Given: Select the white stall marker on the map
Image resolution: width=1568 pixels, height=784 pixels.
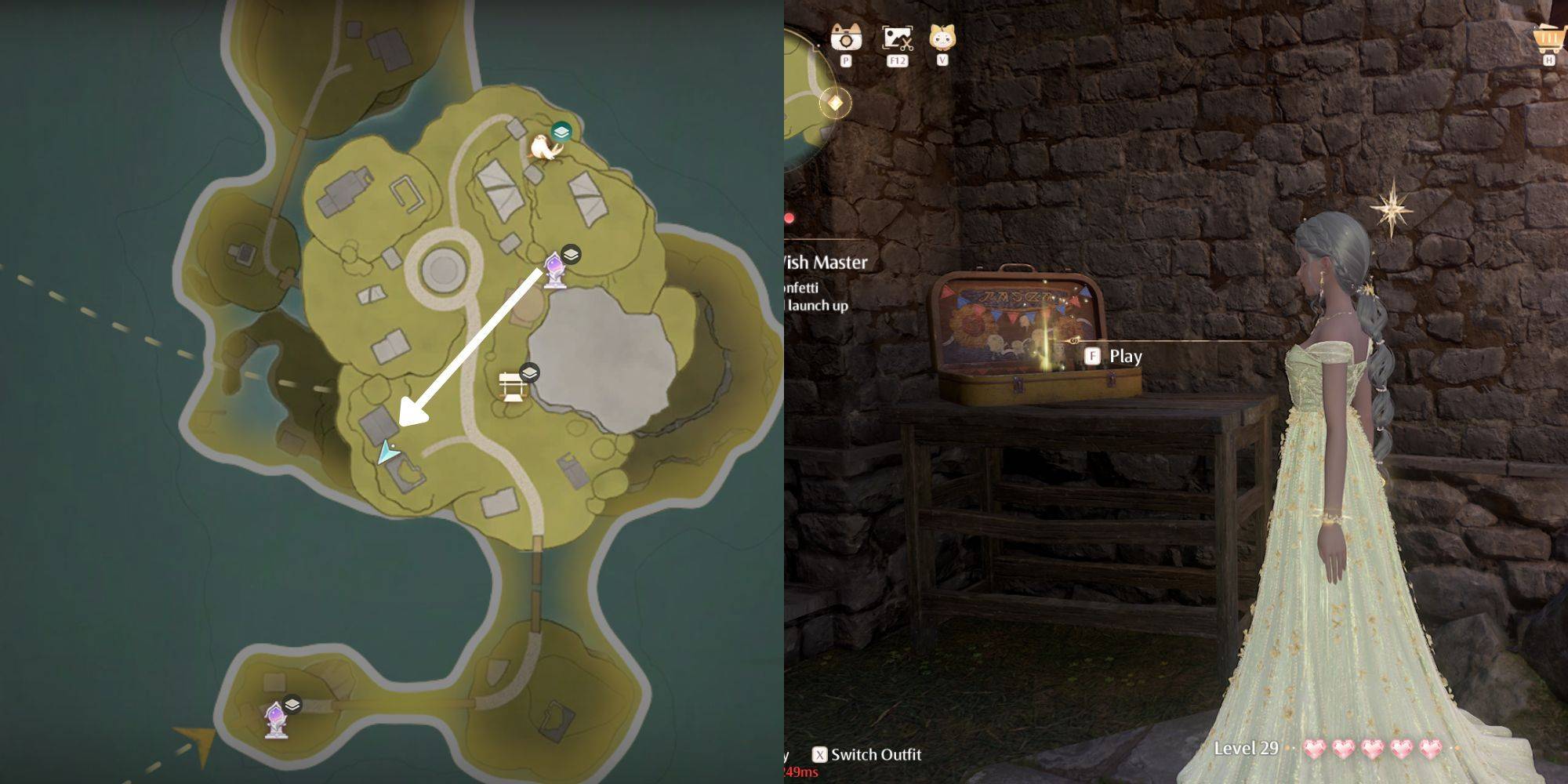Looking at the screenshot, I should click(513, 387).
